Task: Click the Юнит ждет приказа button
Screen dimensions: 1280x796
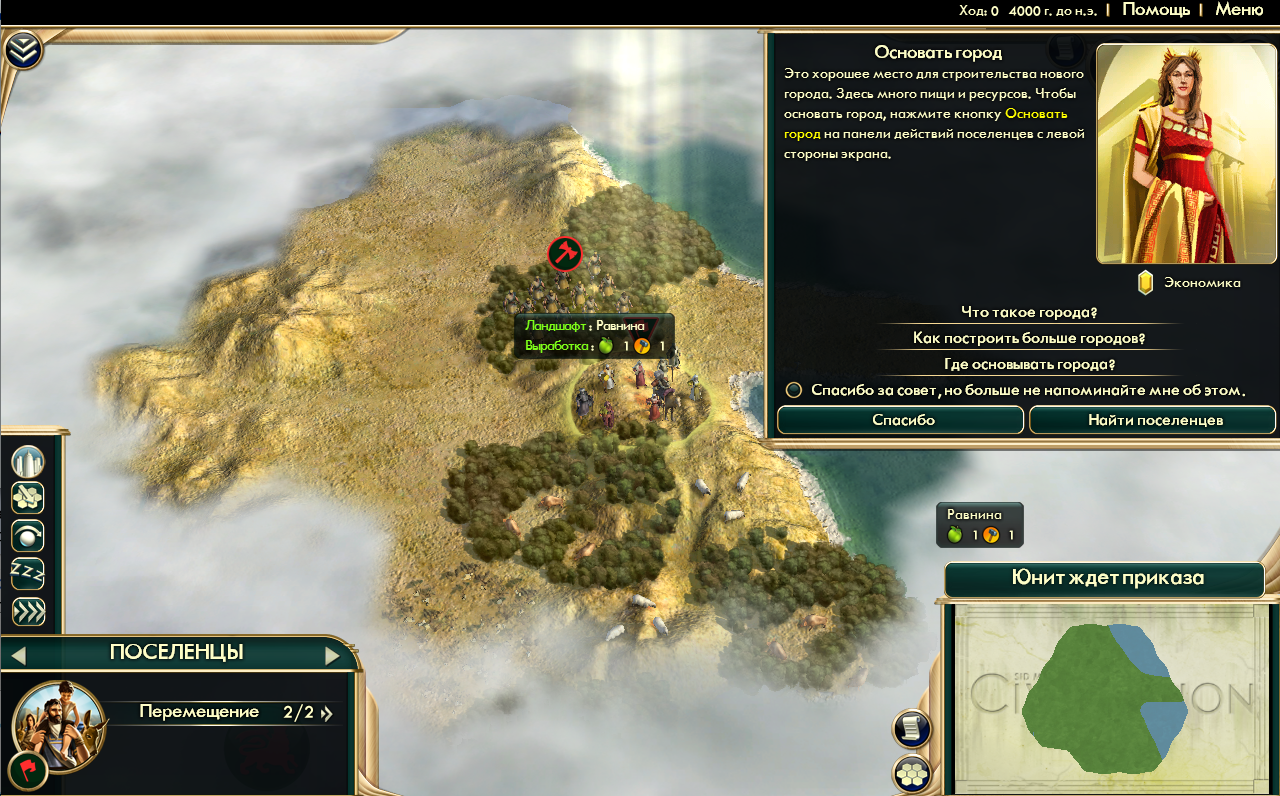Action: (x=1104, y=579)
